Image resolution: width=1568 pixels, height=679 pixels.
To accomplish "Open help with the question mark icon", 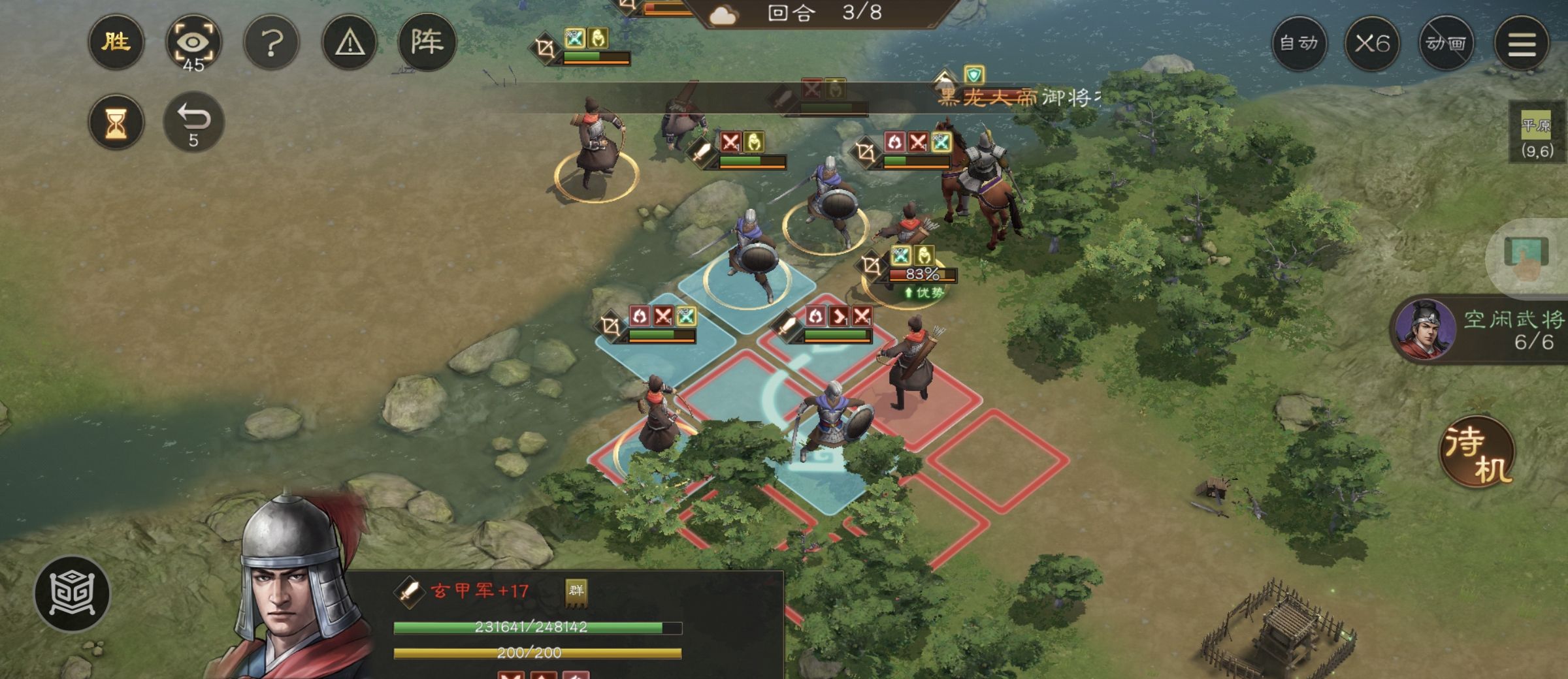I will coord(271,42).
